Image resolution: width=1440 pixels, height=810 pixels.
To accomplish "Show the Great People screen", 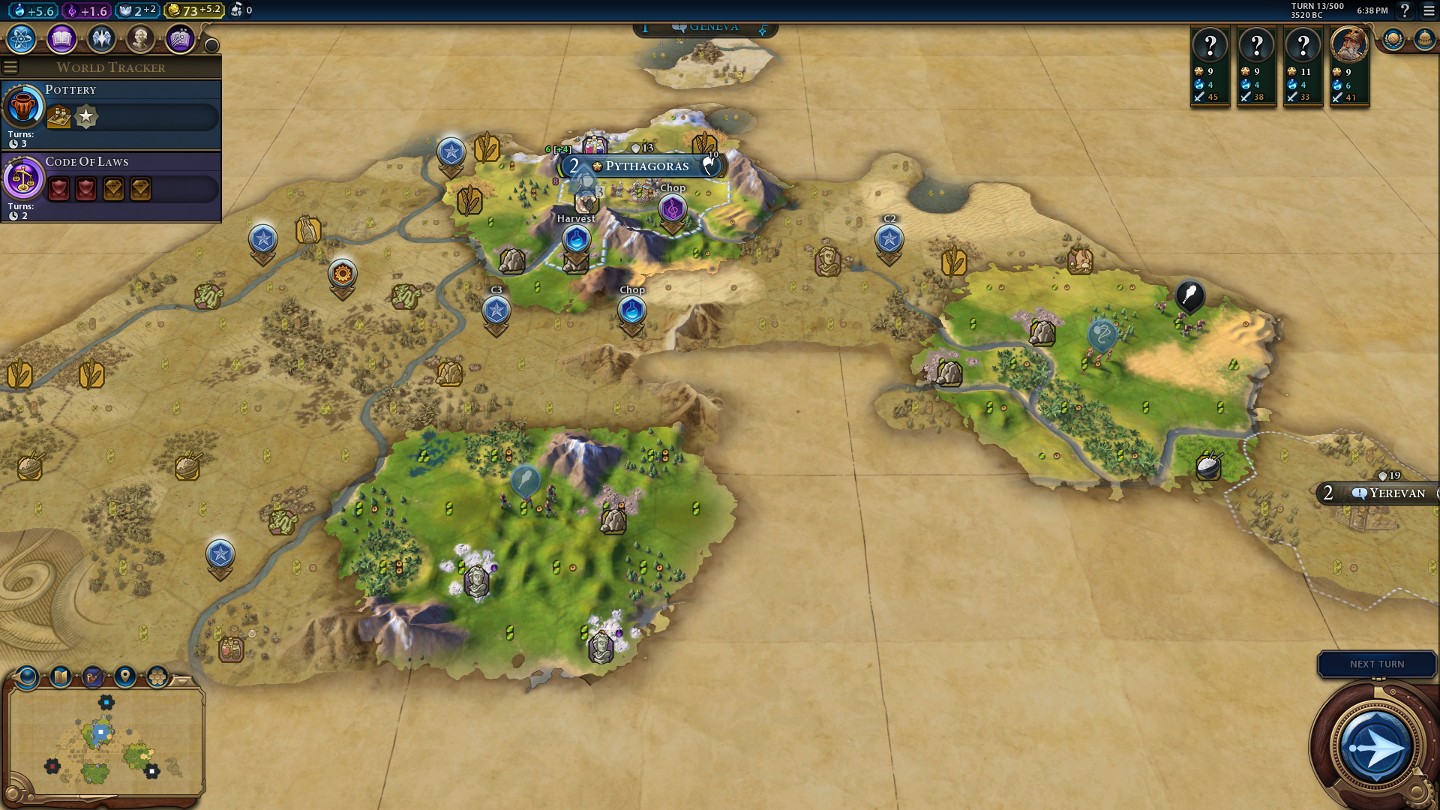I will click(x=140, y=39).
